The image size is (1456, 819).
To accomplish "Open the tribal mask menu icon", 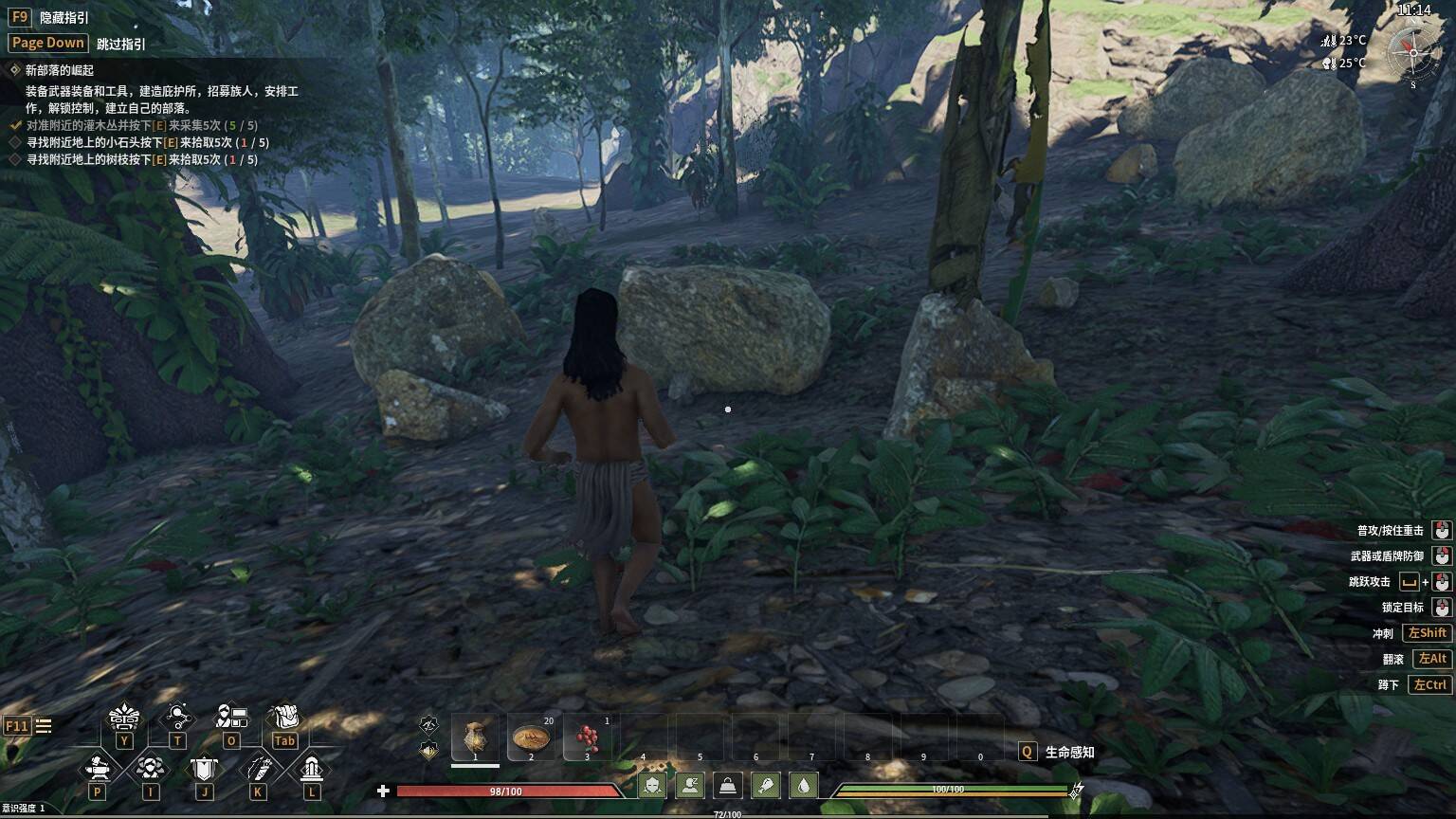I will coord(124,717).
